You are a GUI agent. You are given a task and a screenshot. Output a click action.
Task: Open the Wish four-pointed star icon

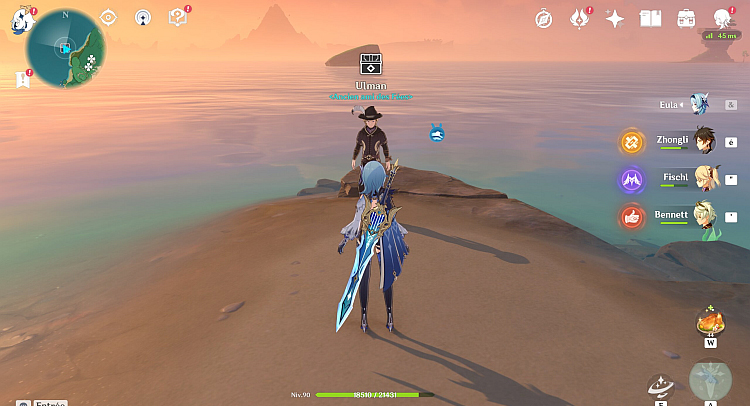(615, 19)
